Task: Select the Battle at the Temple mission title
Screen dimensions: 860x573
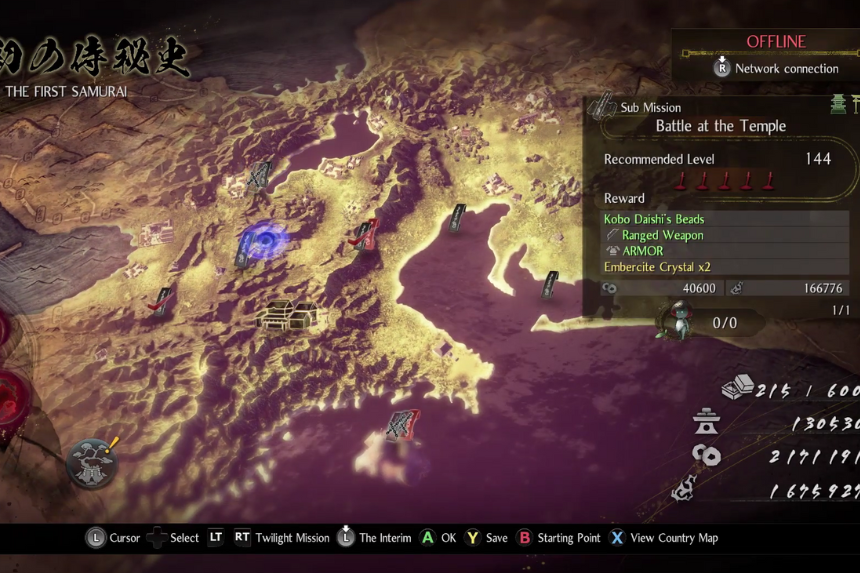Action: 720,126
